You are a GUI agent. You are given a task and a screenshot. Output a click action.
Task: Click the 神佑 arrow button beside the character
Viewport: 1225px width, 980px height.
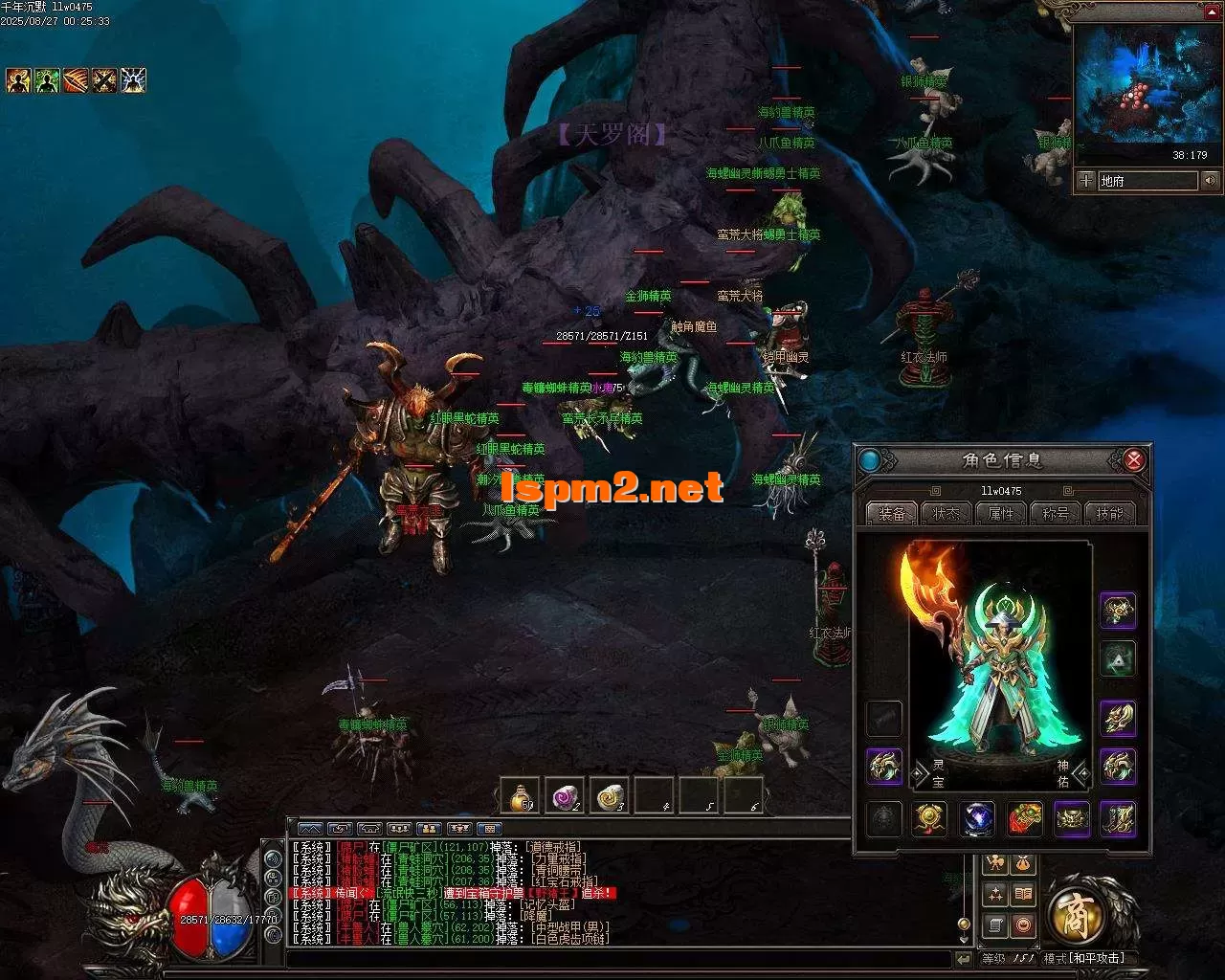(x=1081, y=772)
